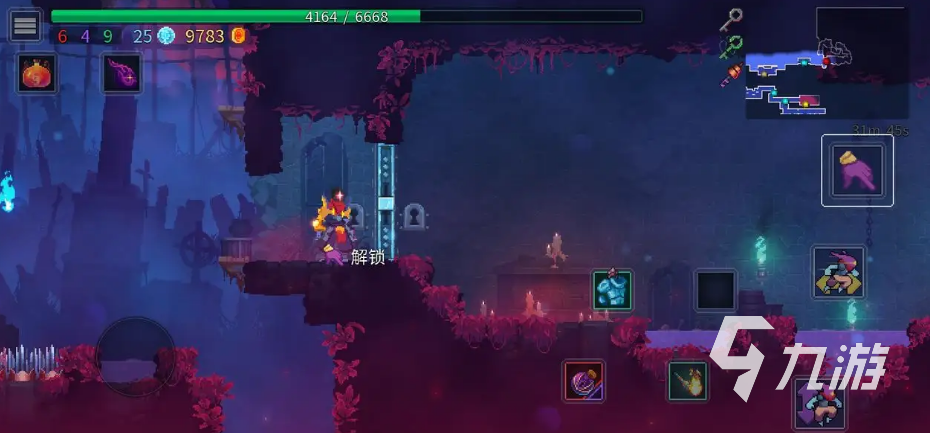Use the red health flask
The height and width of the screenshot is (433, 930).
click(x=37, y=73)
